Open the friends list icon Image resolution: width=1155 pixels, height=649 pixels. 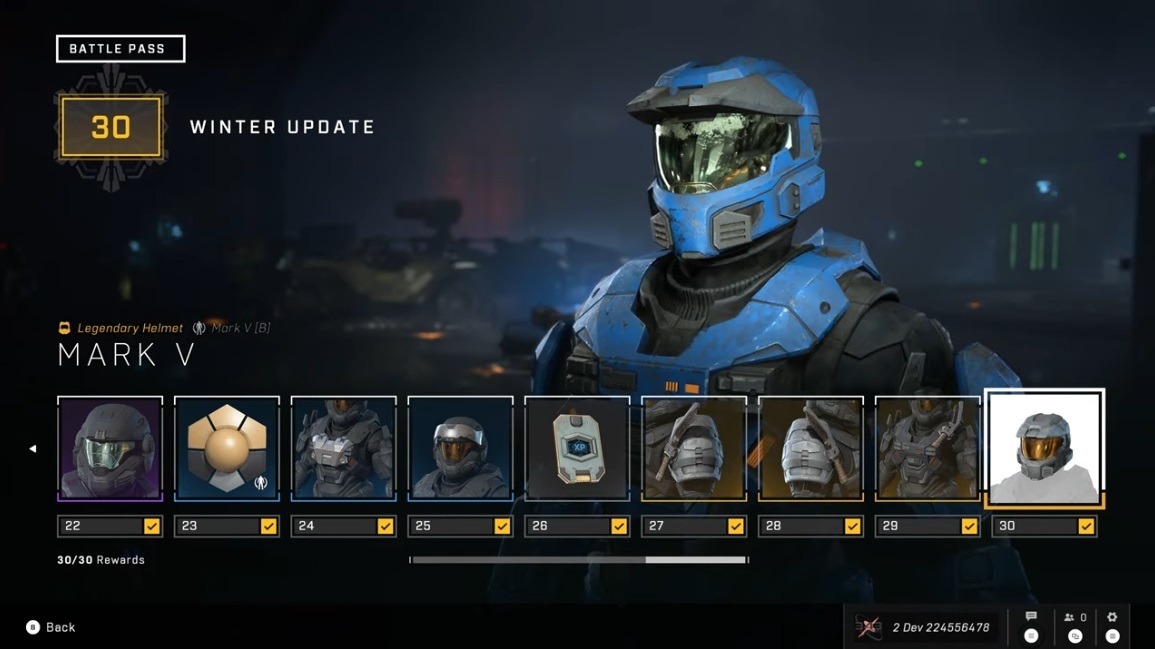1074,618
